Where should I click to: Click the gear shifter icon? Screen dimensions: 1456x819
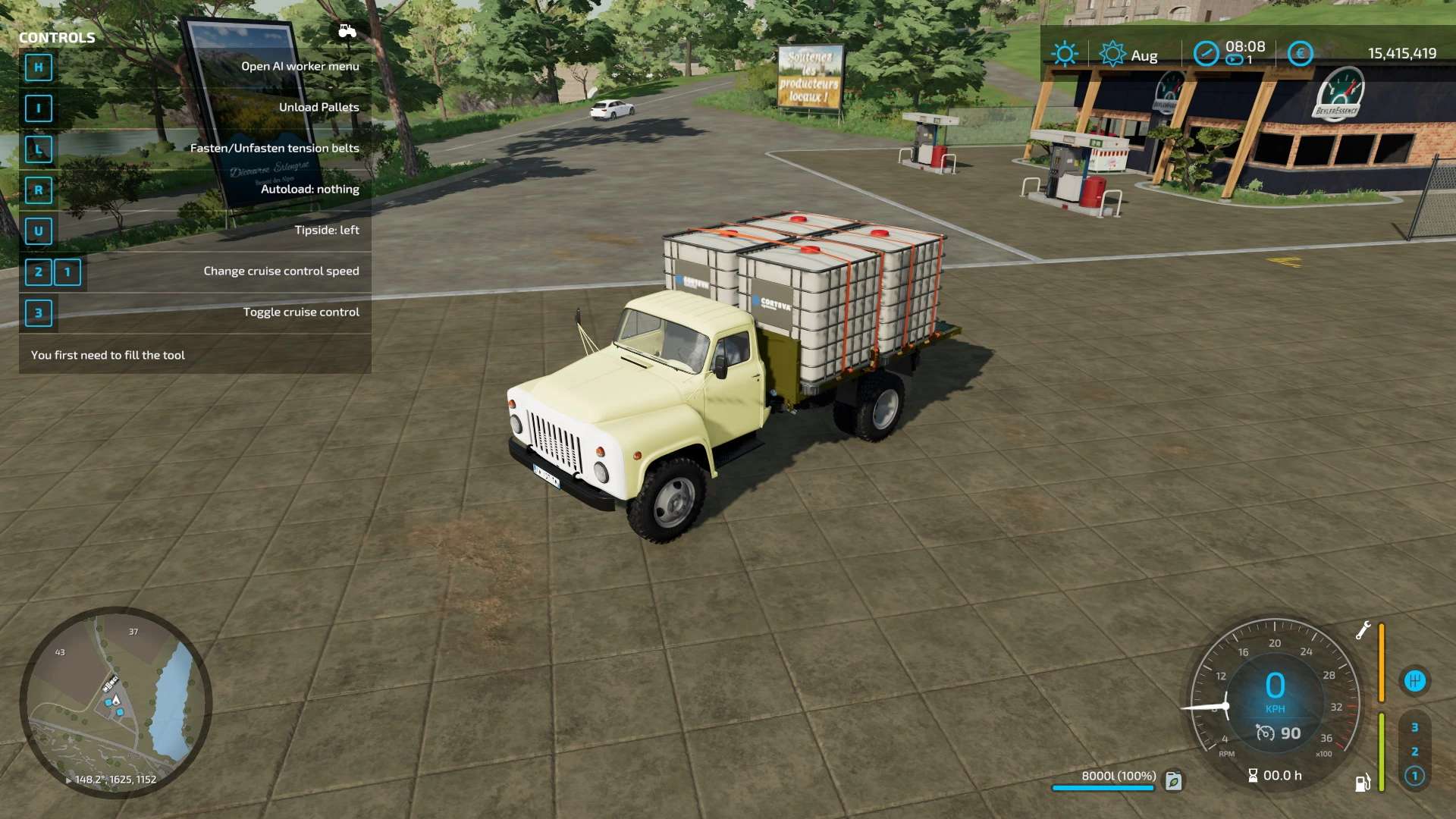coord(1414,681)
